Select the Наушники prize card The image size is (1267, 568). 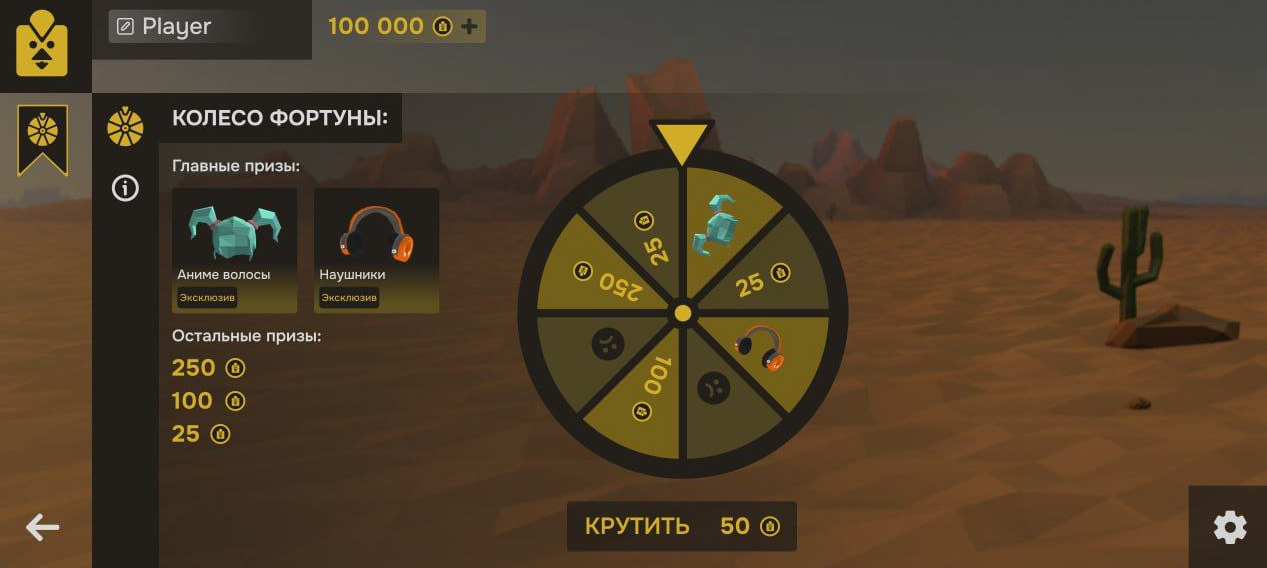376,250
